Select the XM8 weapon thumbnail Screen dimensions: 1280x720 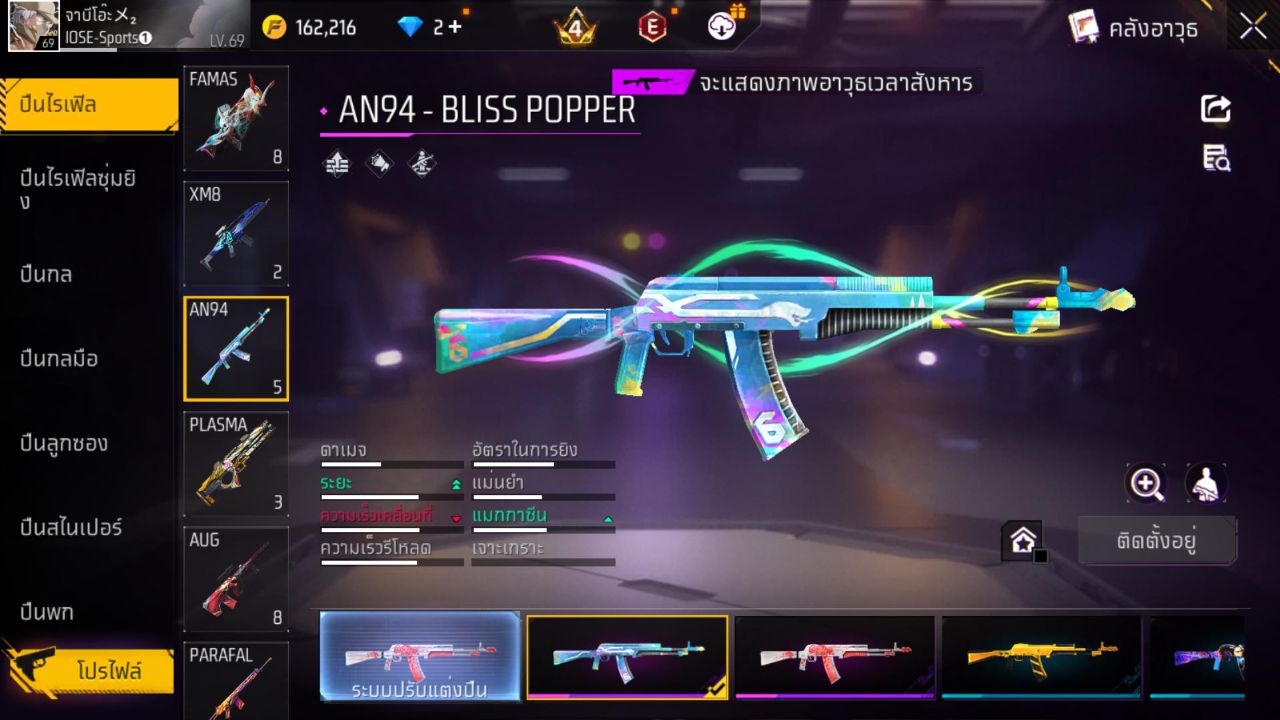pyautogui.click(x=235, y=234)
